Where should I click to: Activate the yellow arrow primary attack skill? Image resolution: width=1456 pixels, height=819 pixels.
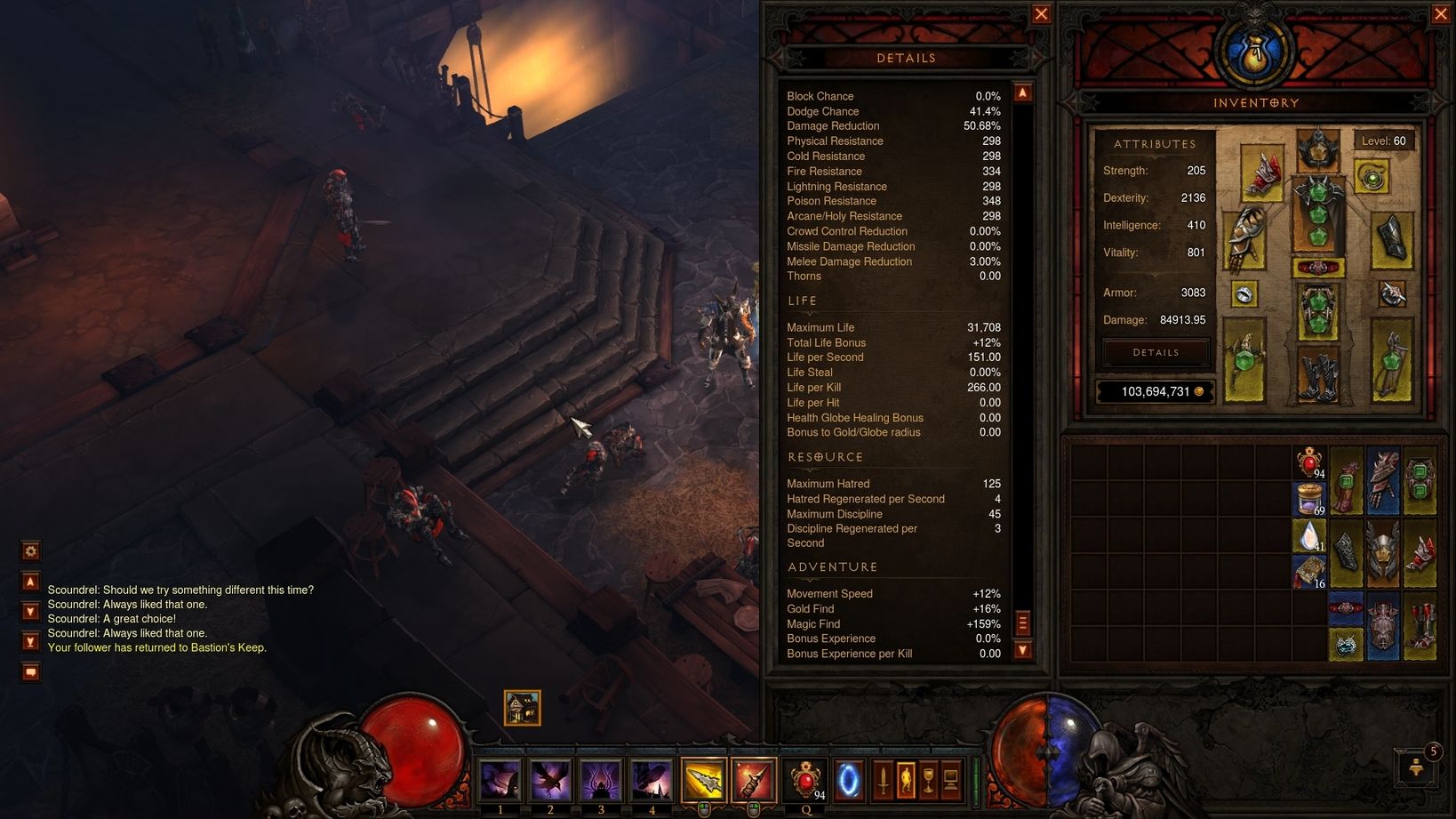point(703,780)
